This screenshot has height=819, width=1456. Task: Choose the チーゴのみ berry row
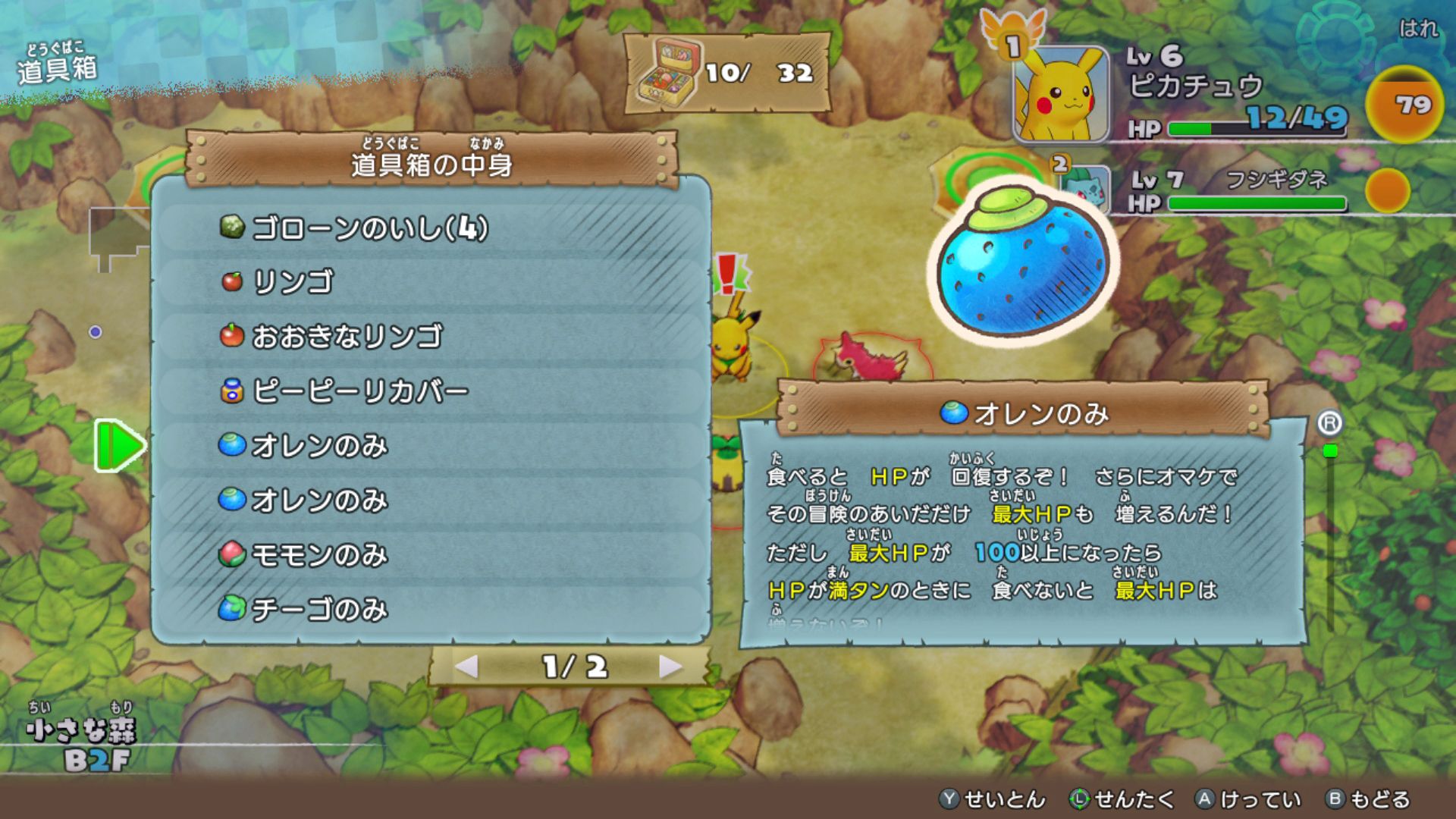click(x=431, y=610)
